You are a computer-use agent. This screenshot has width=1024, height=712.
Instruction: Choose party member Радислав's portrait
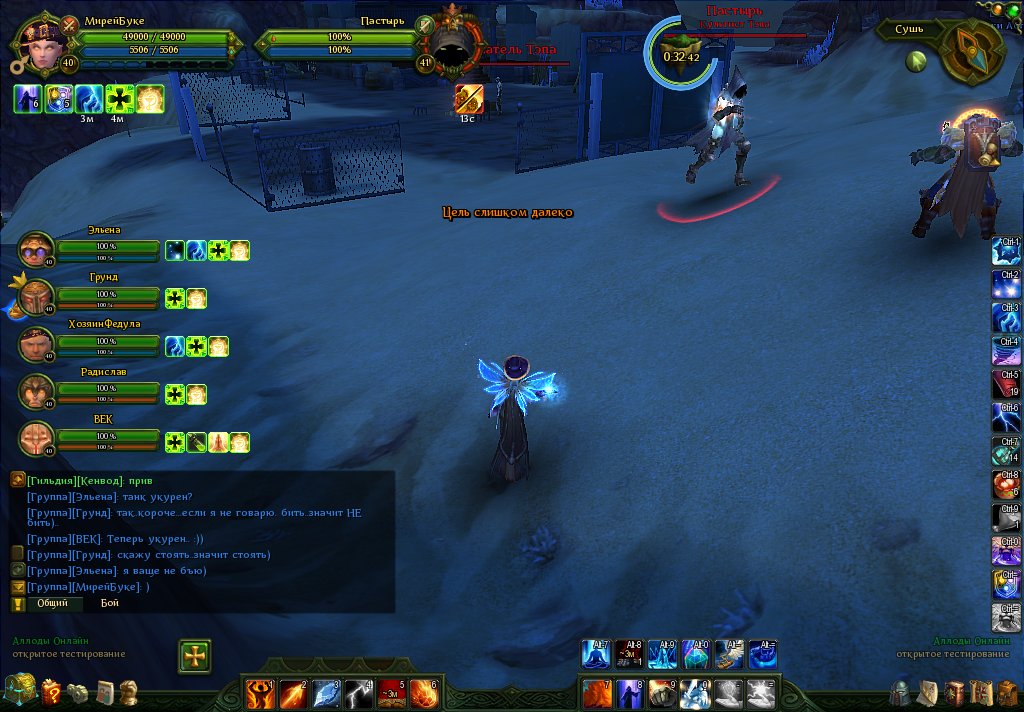(x=36, y=392)
